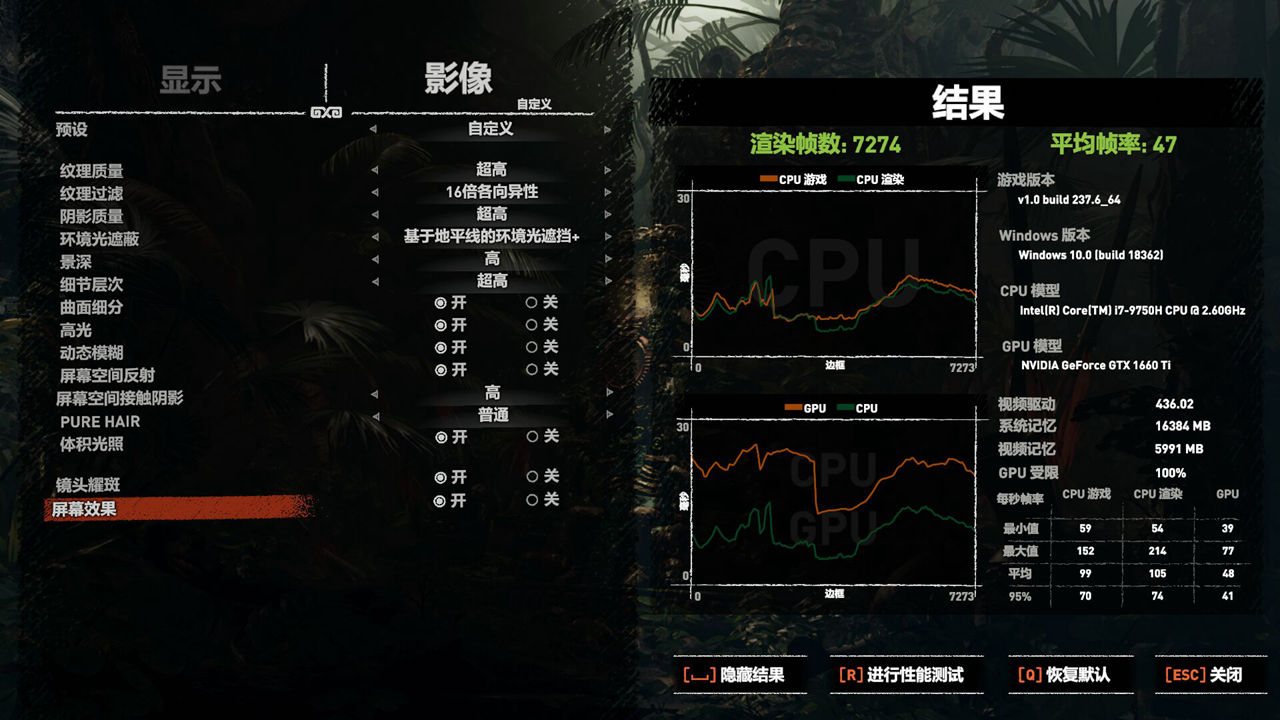Click the left arrow beside the 预设 selector
The image size is (1280, 720).
click(374, 131)
